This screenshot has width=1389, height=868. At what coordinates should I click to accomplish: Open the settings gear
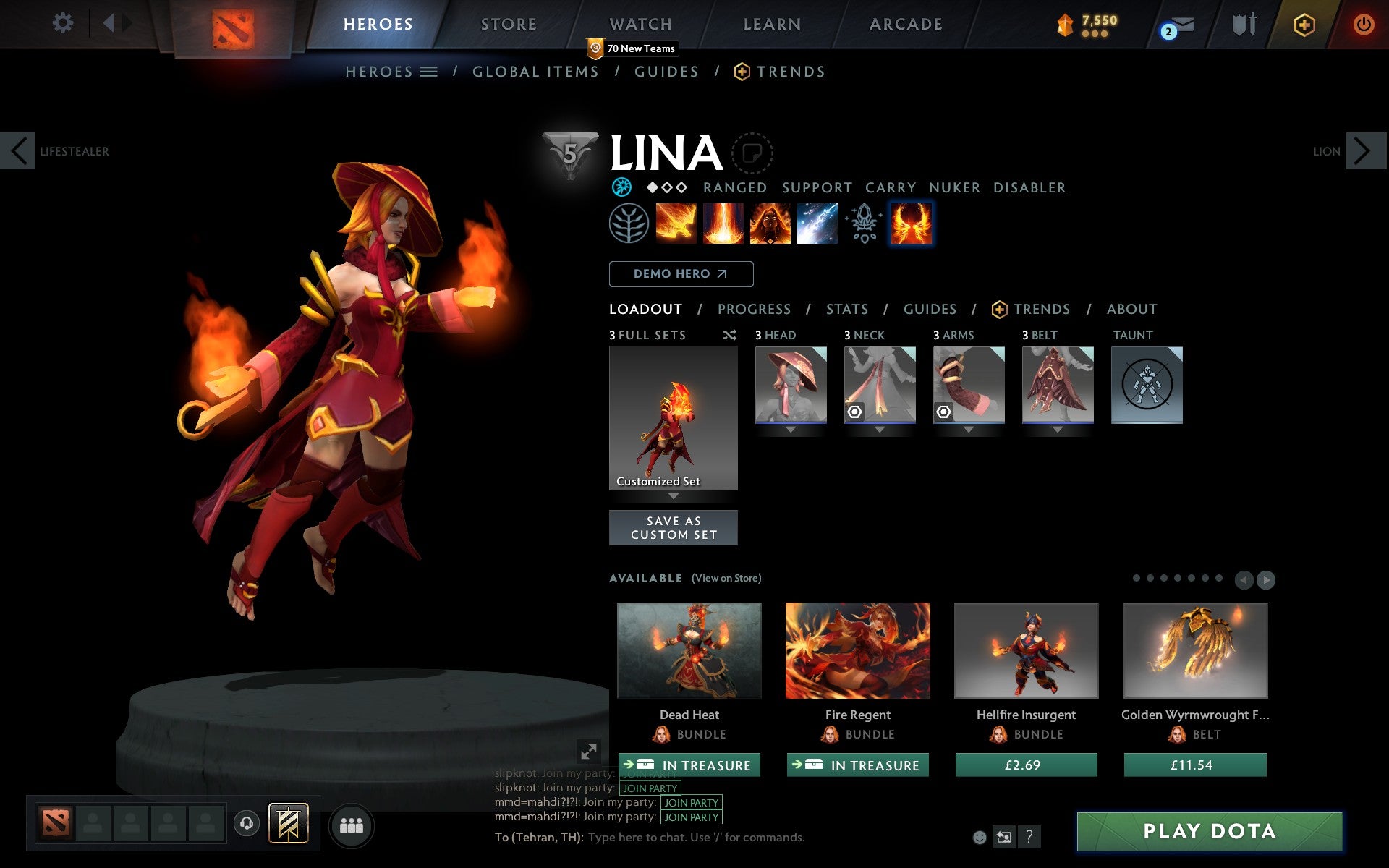coord(64,24)
